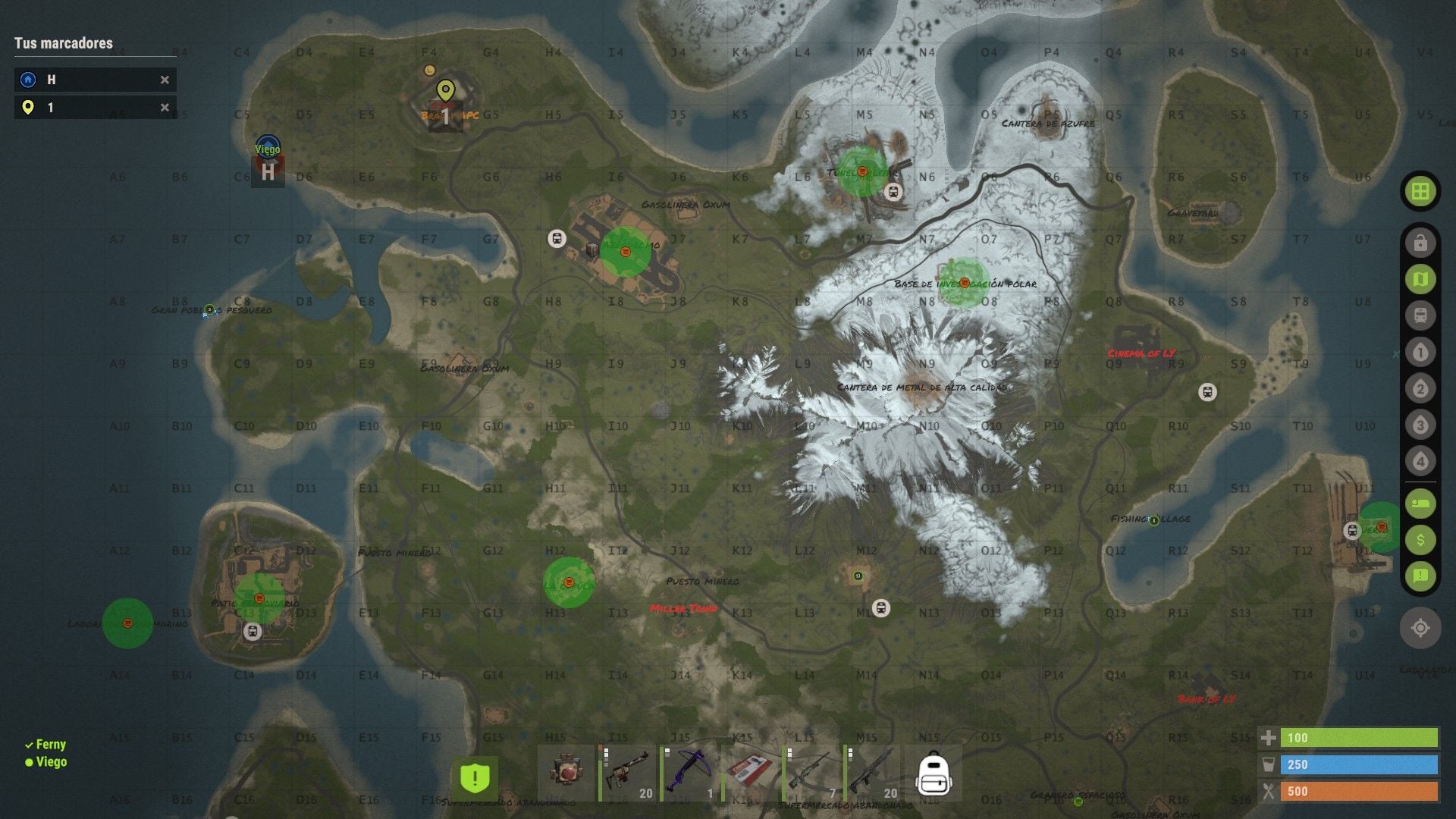Center map with the crosshair button
The width and height of the screenshot is (1456, 819).
click(x=1420, y=628)
